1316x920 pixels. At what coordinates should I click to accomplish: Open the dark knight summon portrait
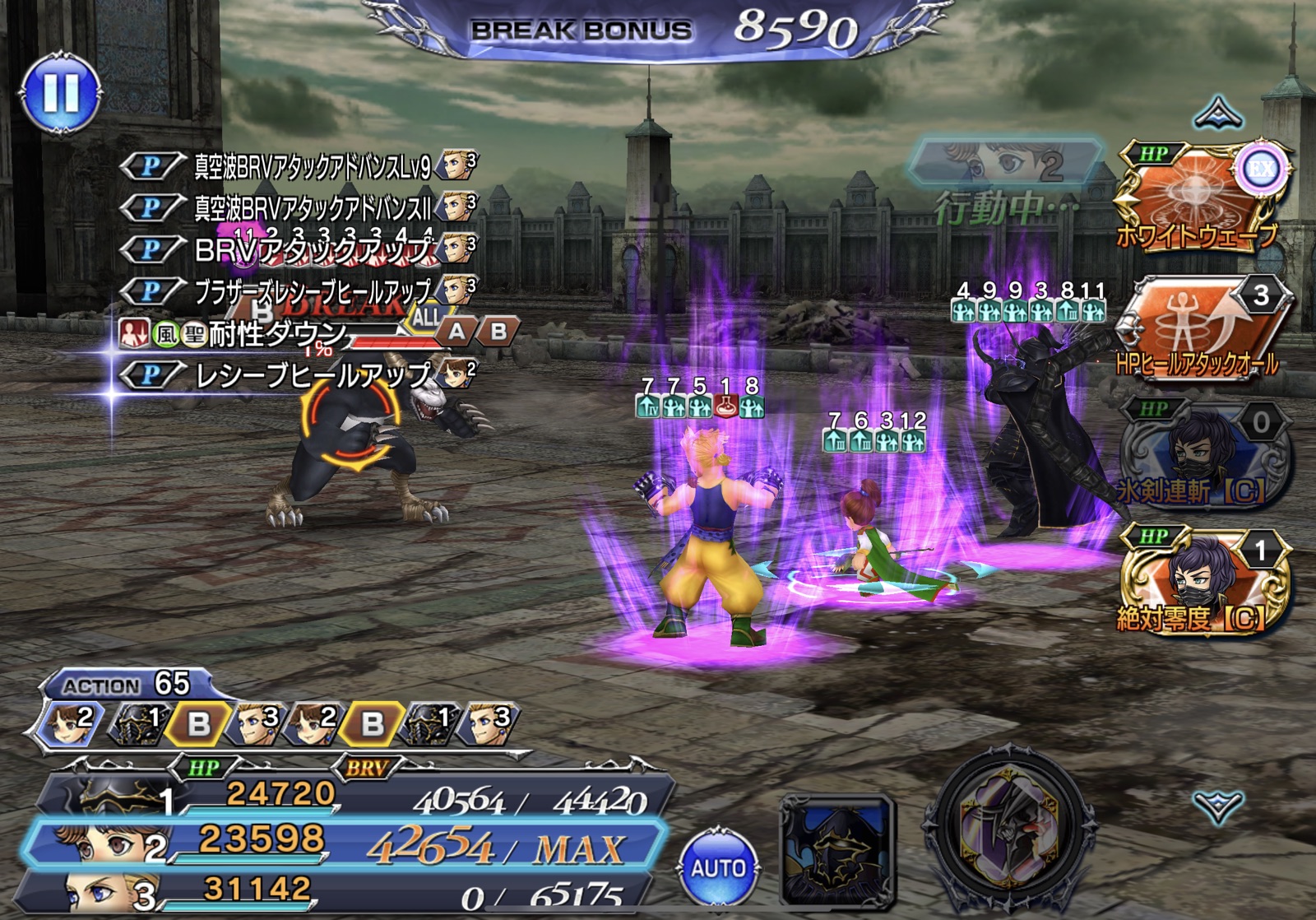[836, 848]
